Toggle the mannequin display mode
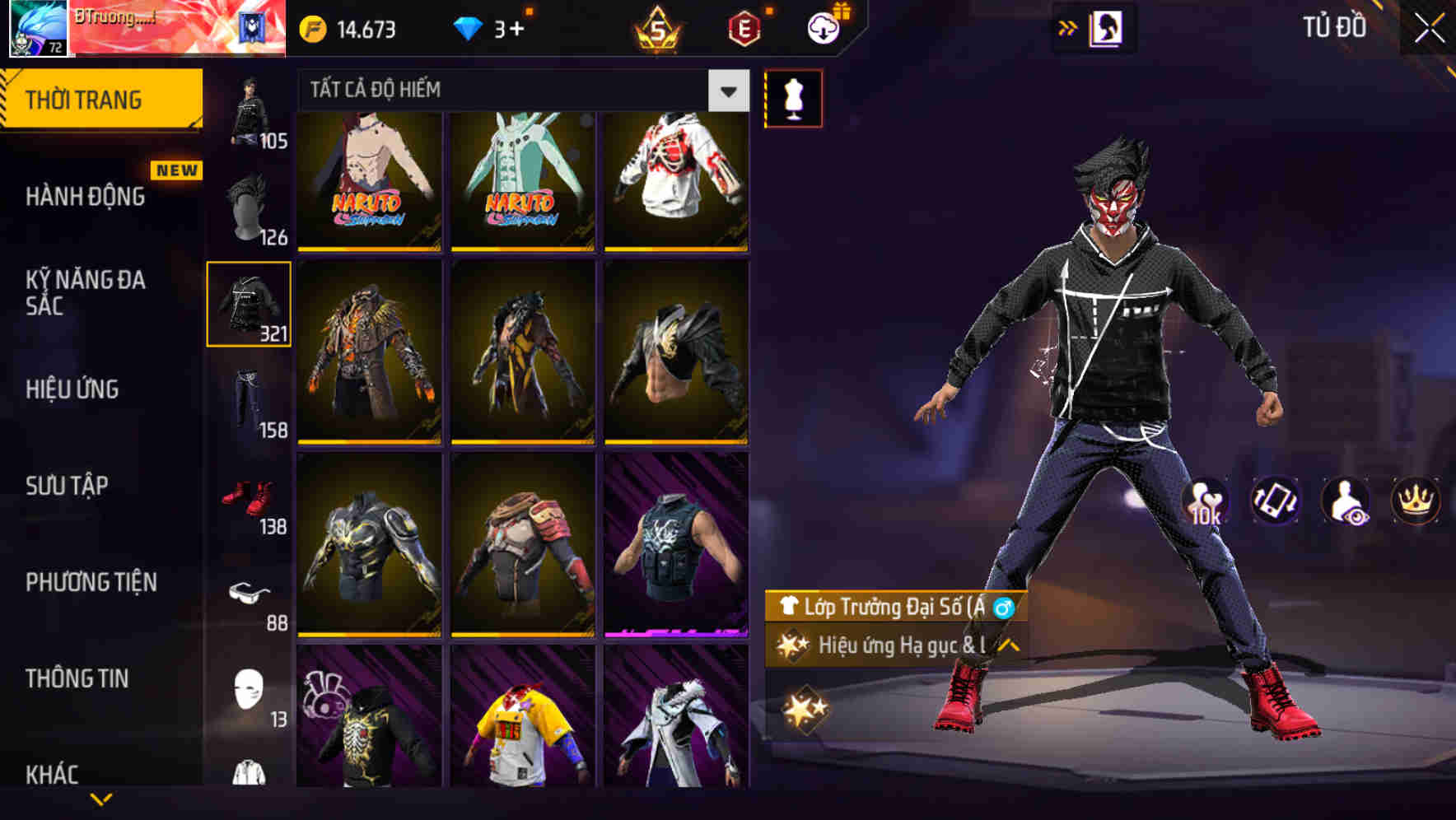Screen dimensions: 1456x820 792,97
